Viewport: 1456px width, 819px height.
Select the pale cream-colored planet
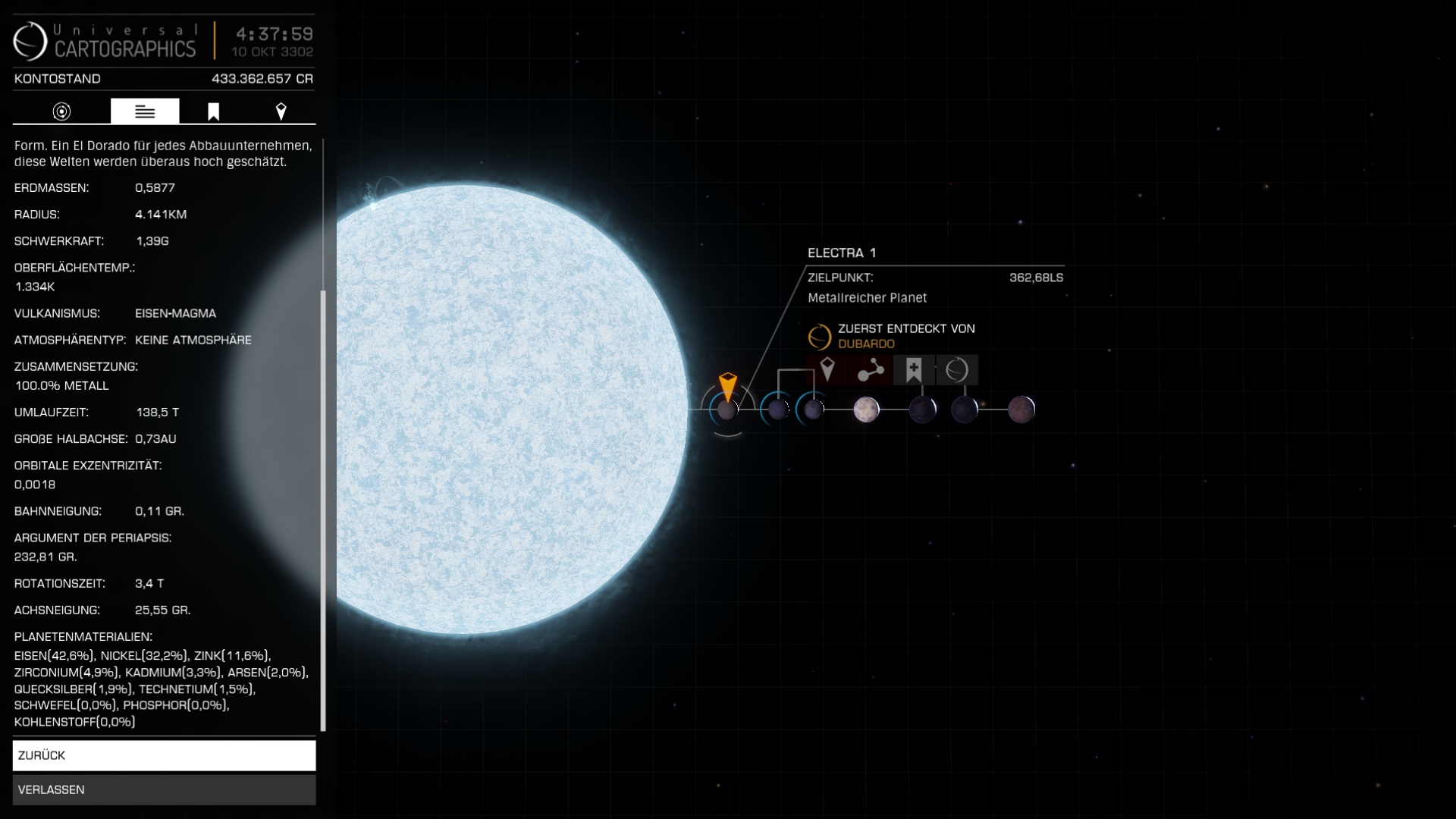866,409
